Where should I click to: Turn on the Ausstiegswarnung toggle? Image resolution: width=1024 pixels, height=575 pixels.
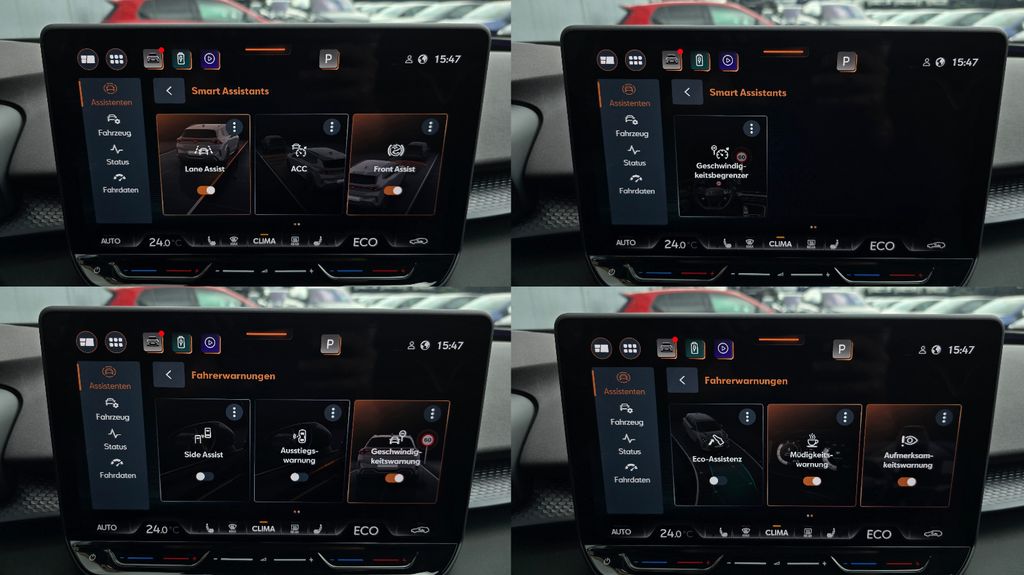click(x=299, y=477)
